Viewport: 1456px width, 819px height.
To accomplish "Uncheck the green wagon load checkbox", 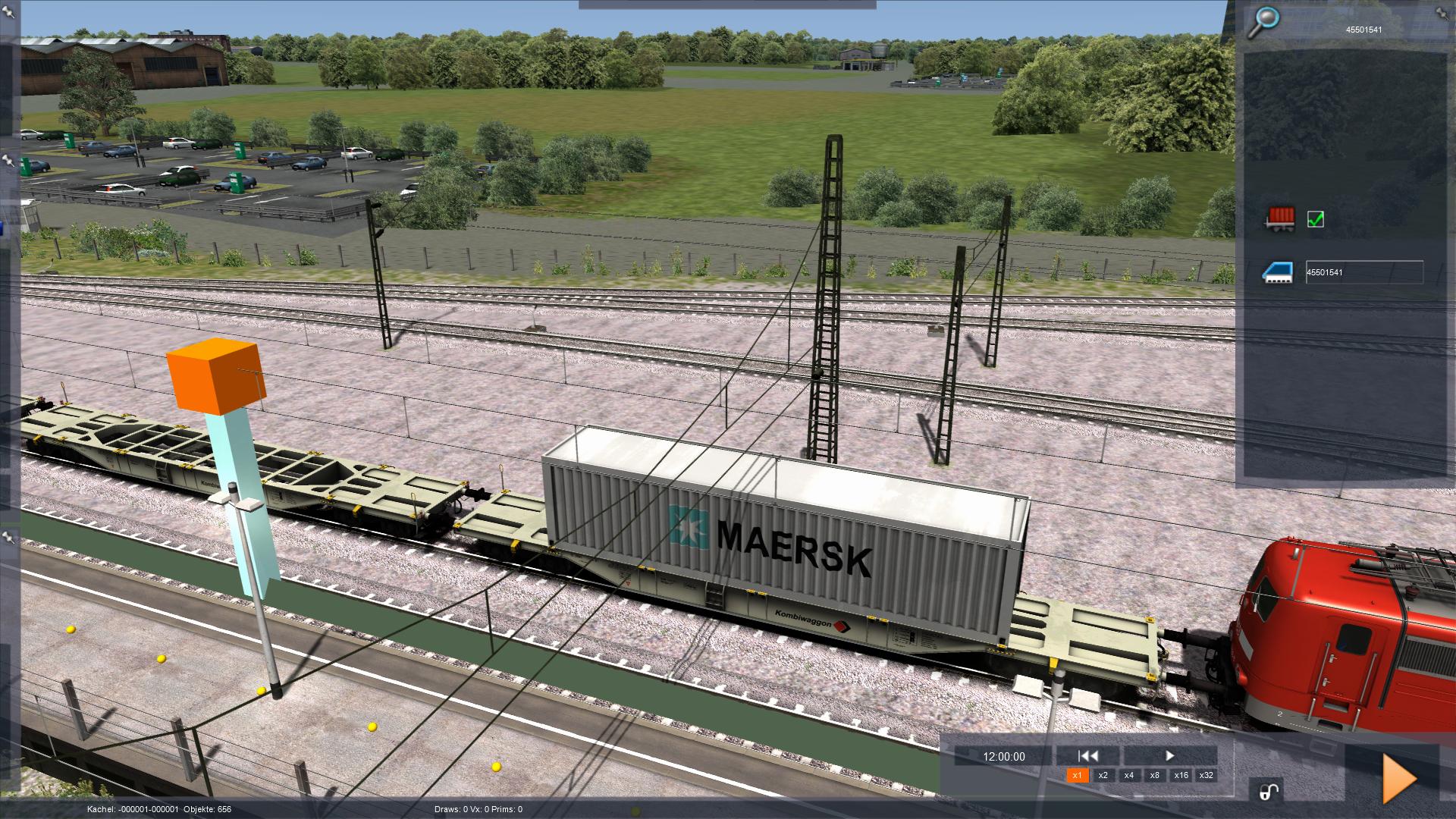I will pyautogui.click(x=1316, y=219).
